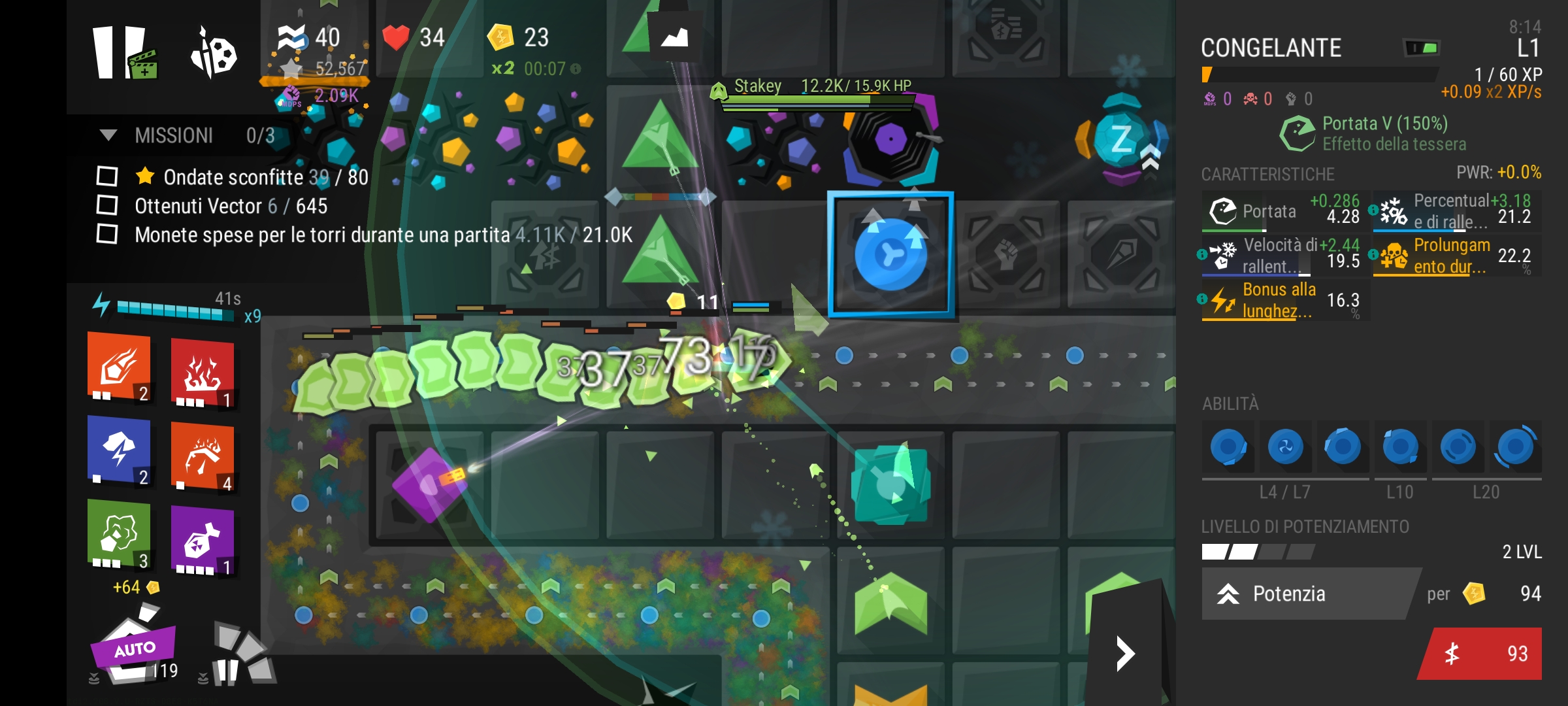
Task: Toggle the map graph icon
Action: point(674,37)
